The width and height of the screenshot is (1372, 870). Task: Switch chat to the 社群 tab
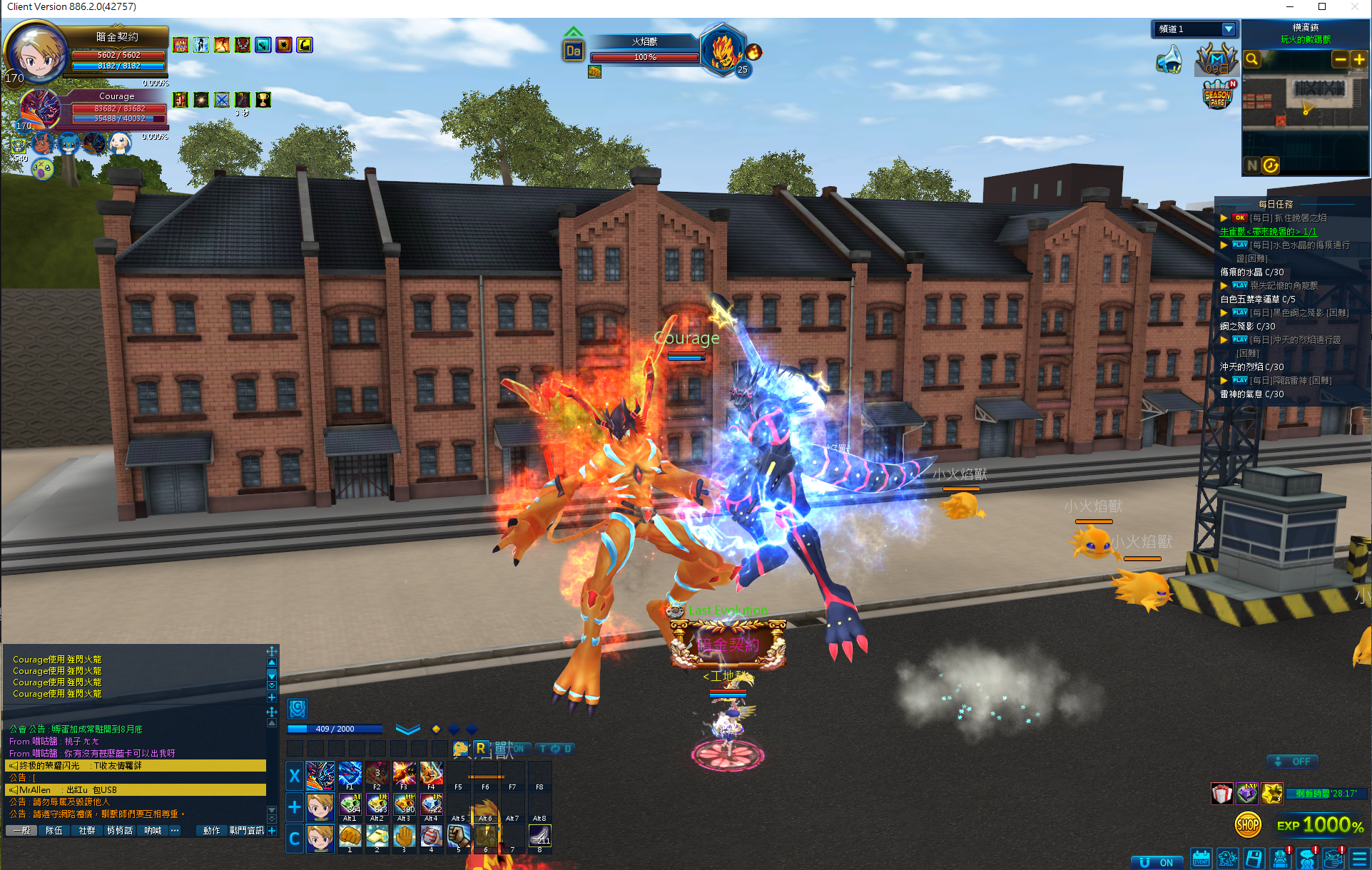coord(87,831)
